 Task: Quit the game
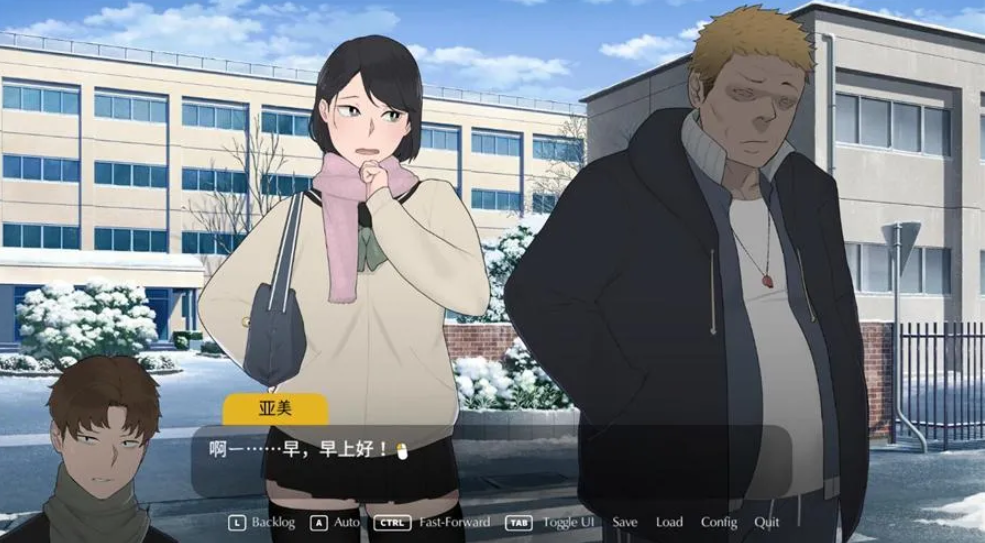pos(767,522)
